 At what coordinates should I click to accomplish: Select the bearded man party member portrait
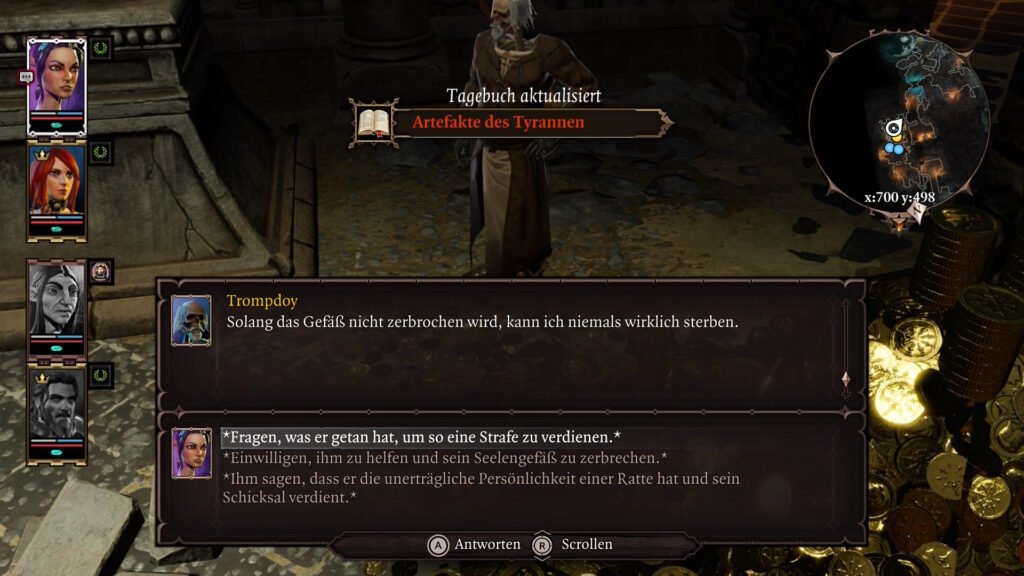[x=56, y=408]
